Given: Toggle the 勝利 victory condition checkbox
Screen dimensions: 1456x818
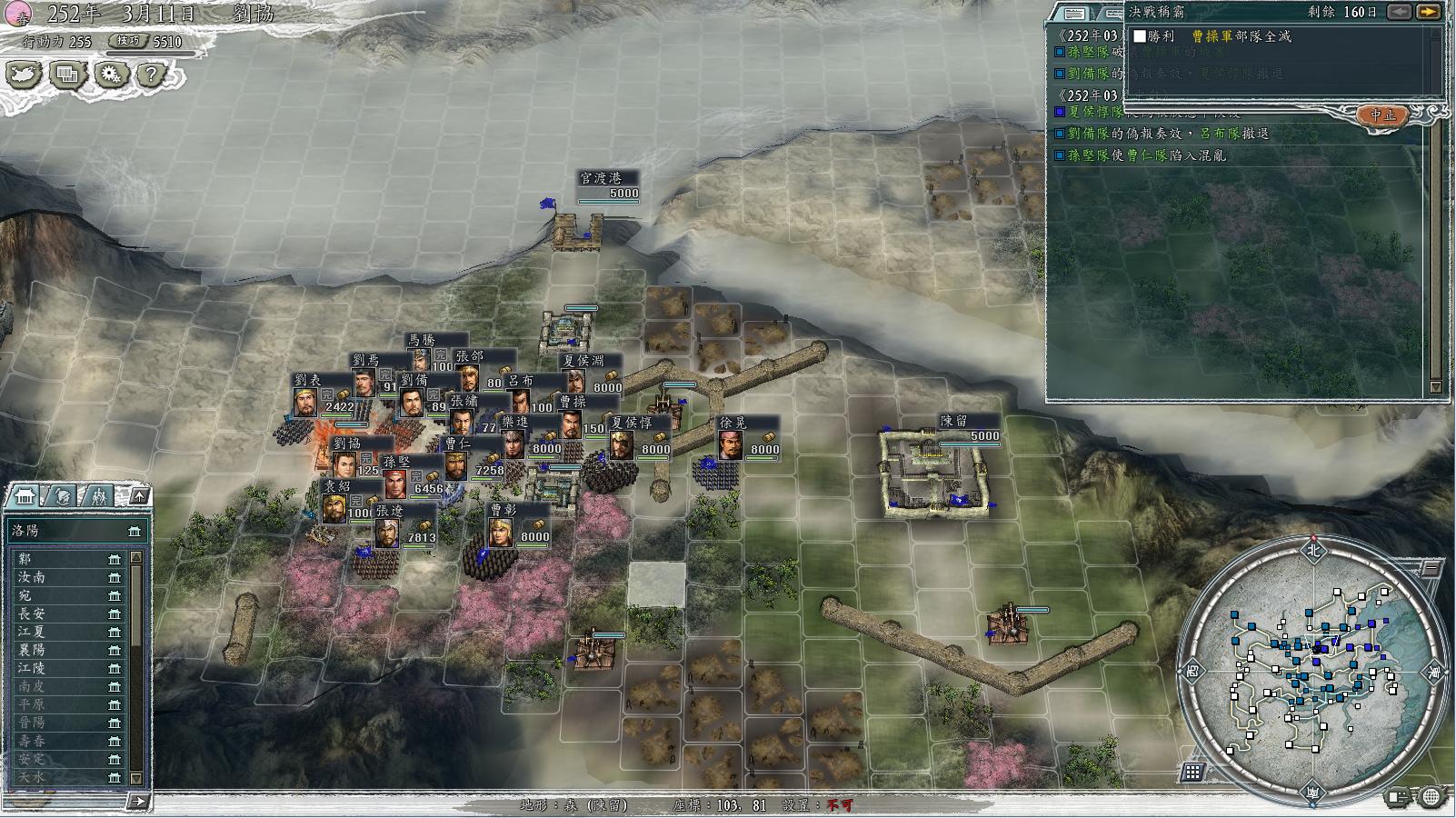Looking at the screenshot, I should [1140, 36].
